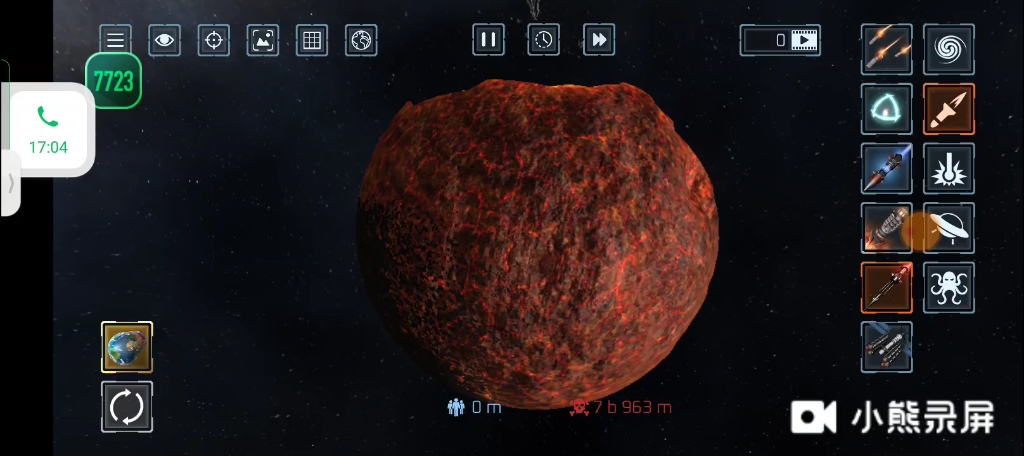
Task: Activate the crosshair targeting button
Action: (x=213, y=41)
